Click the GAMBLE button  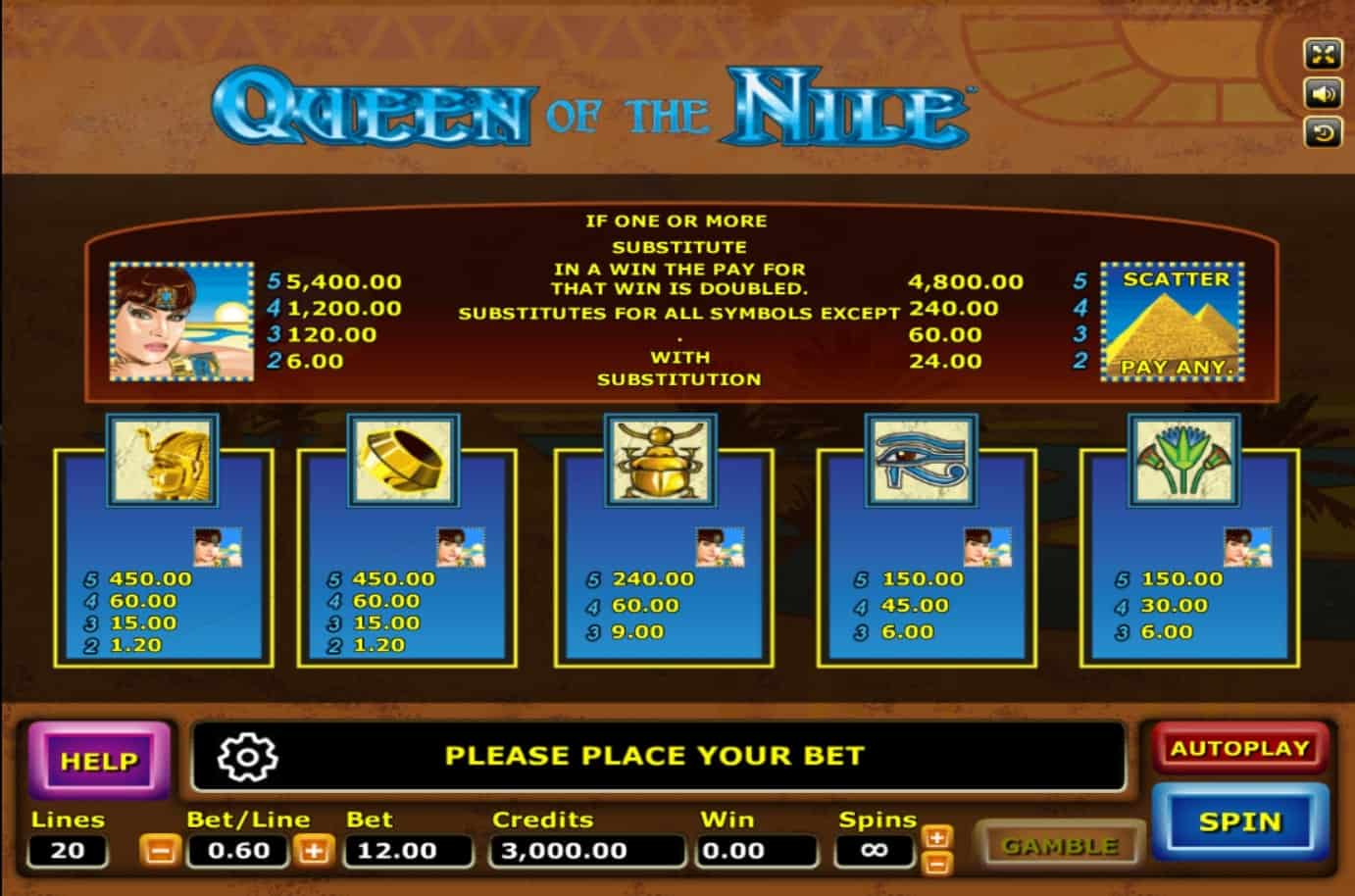(x=1060, y=845)
